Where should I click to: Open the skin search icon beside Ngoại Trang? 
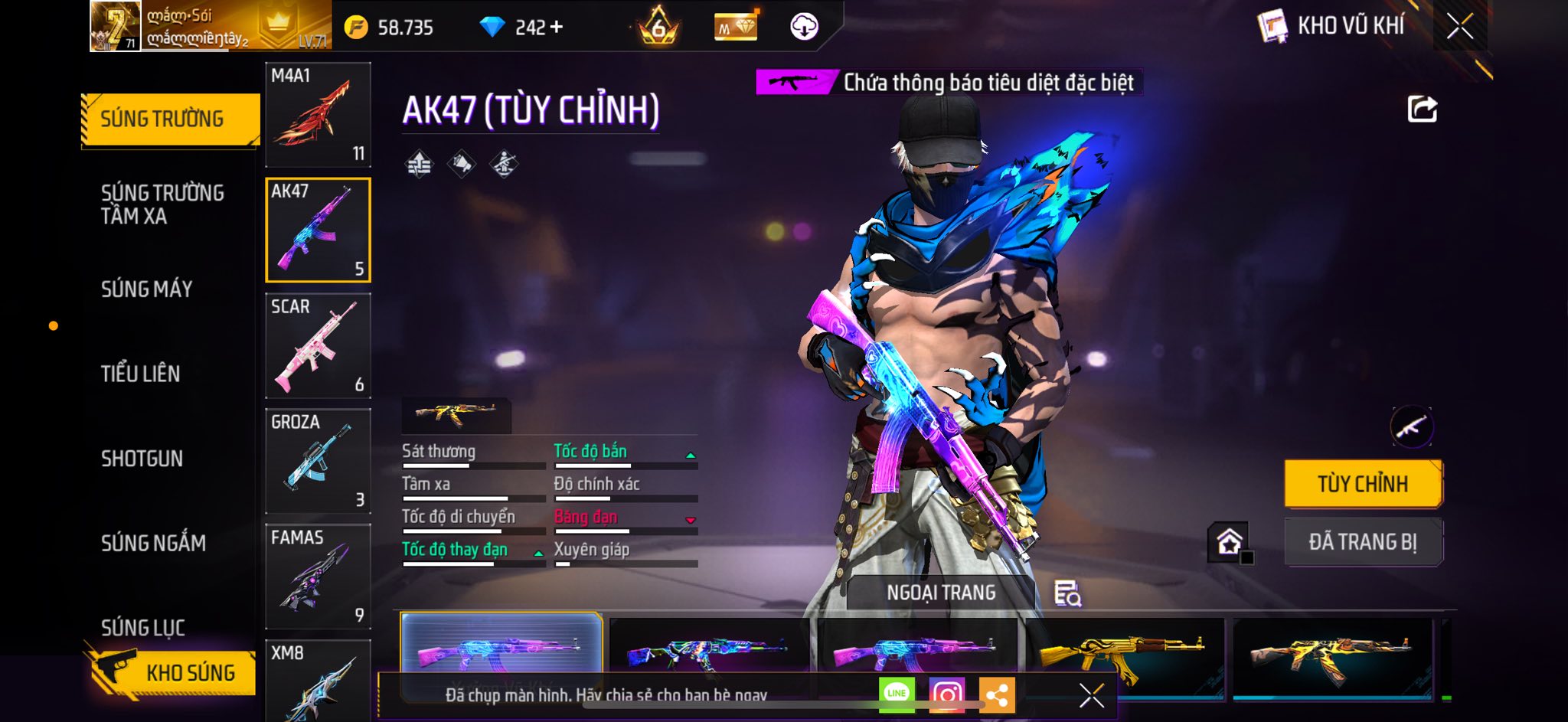[1067, 593]
